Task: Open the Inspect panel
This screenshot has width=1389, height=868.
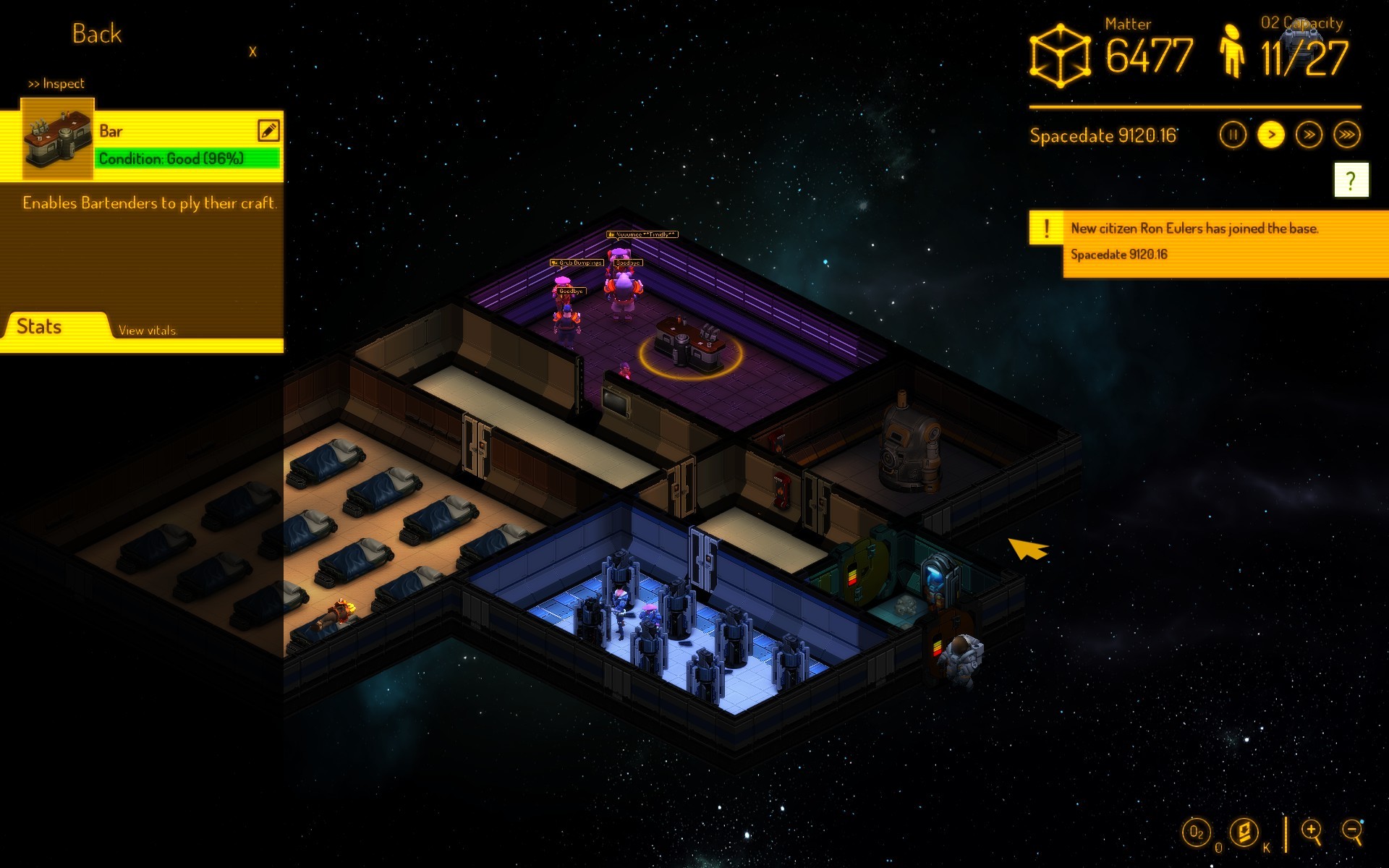Action: tap(55, 83)
